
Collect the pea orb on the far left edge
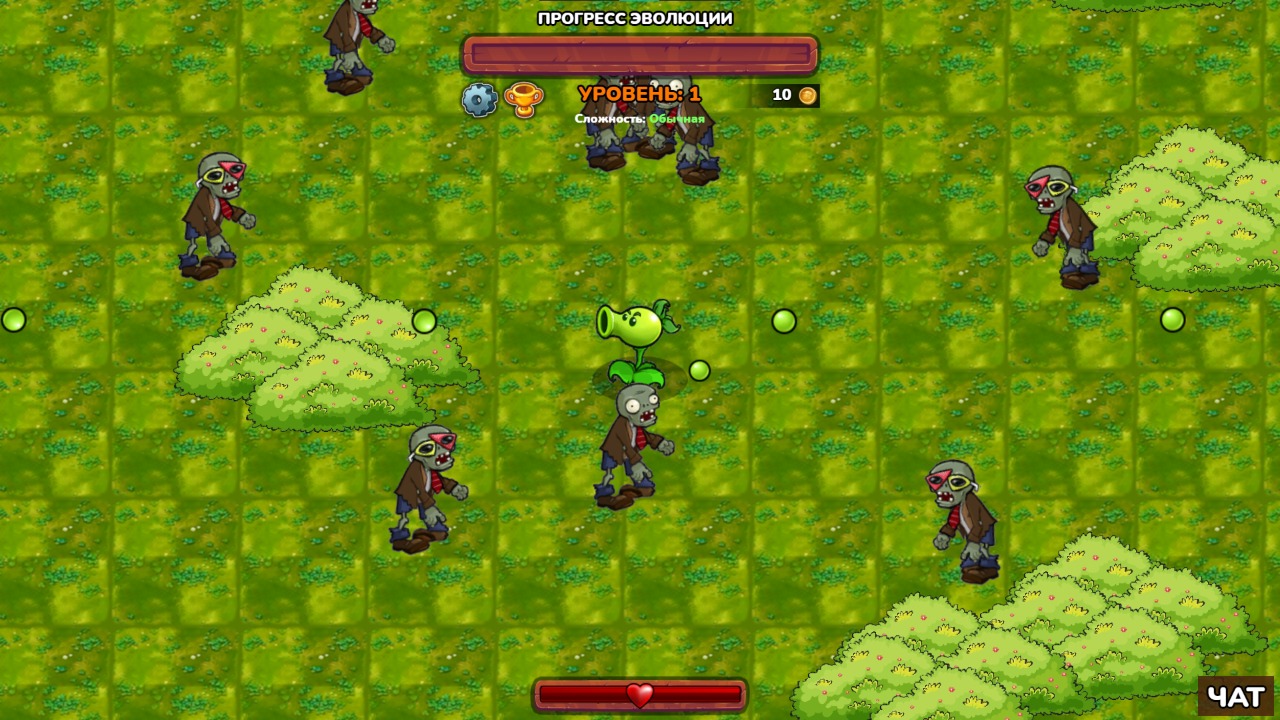pos(14,321)
